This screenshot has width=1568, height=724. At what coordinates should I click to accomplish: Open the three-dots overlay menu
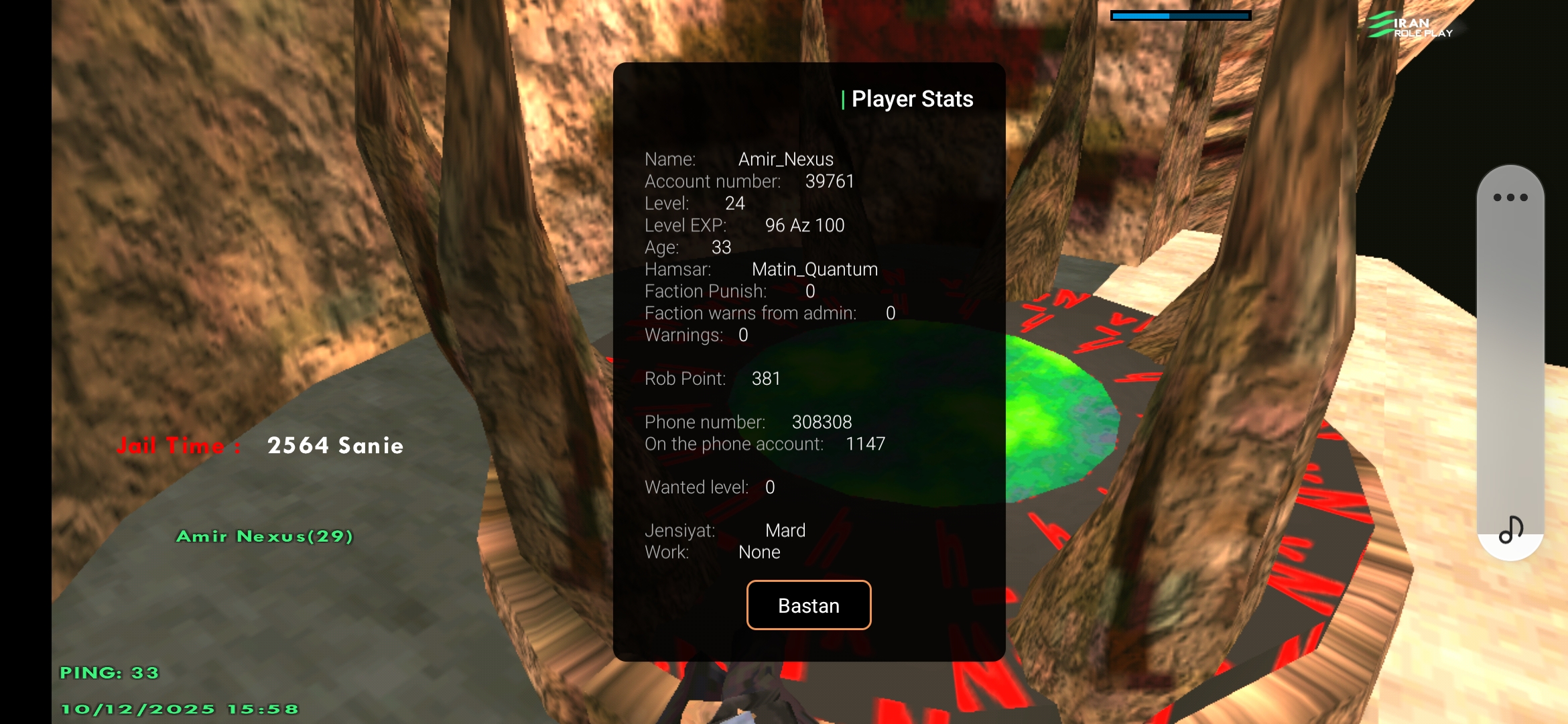click(1510, 197)
